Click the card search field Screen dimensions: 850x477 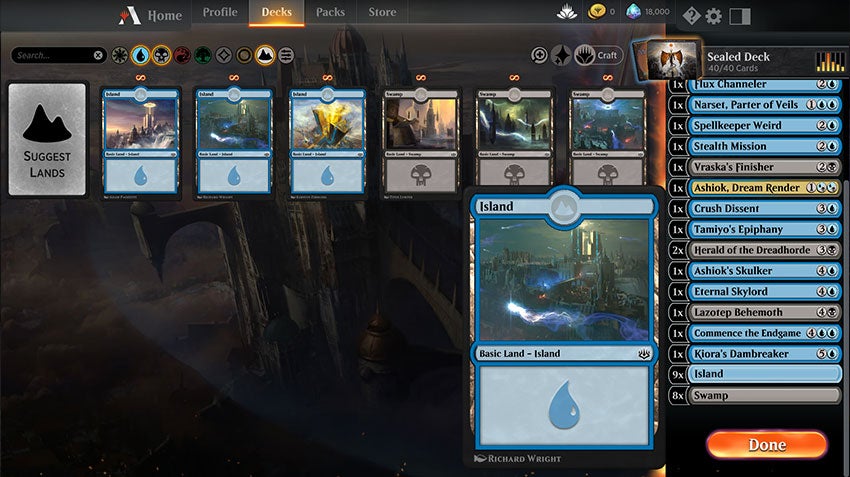click(x=52, y=55)
